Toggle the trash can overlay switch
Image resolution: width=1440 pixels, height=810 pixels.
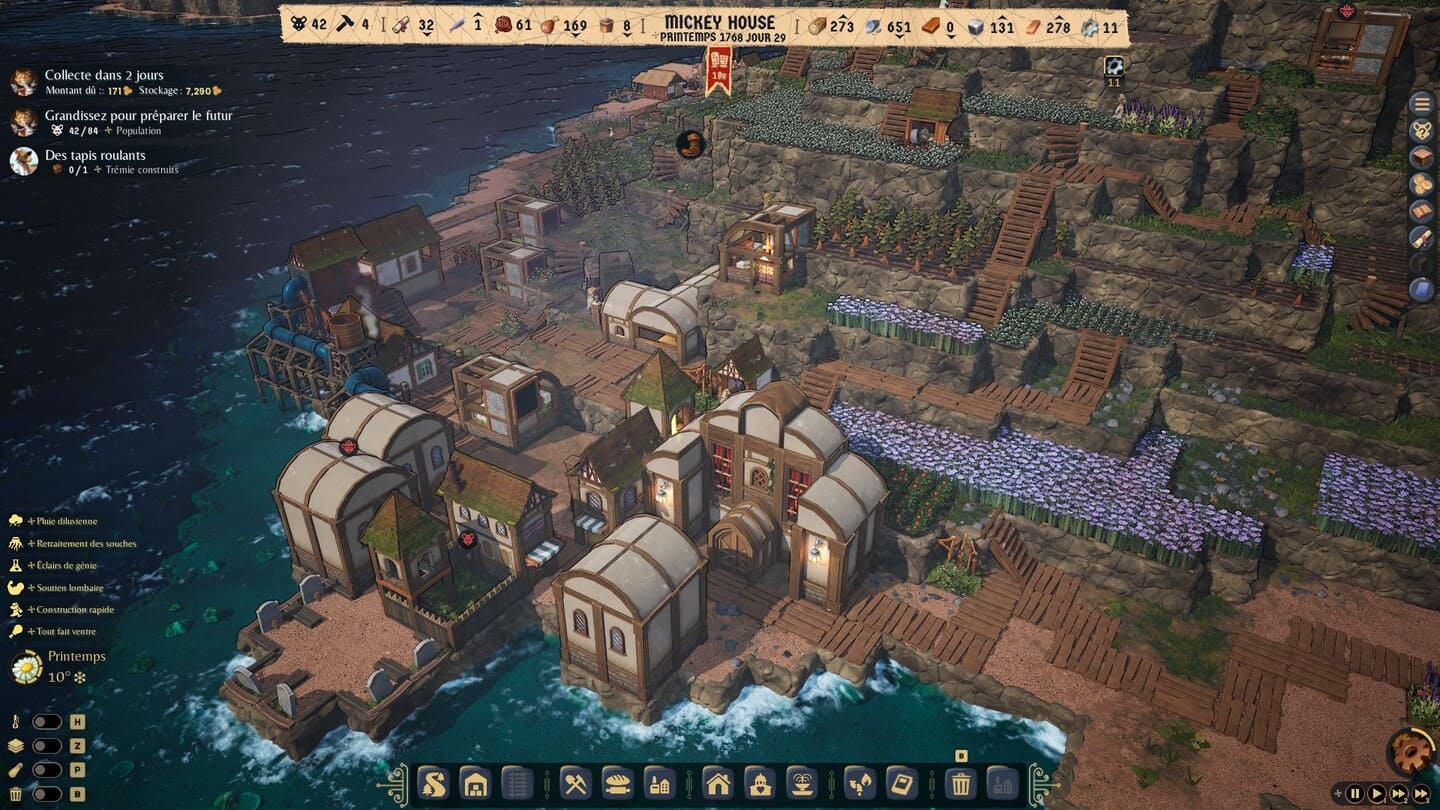click(47, 794)
